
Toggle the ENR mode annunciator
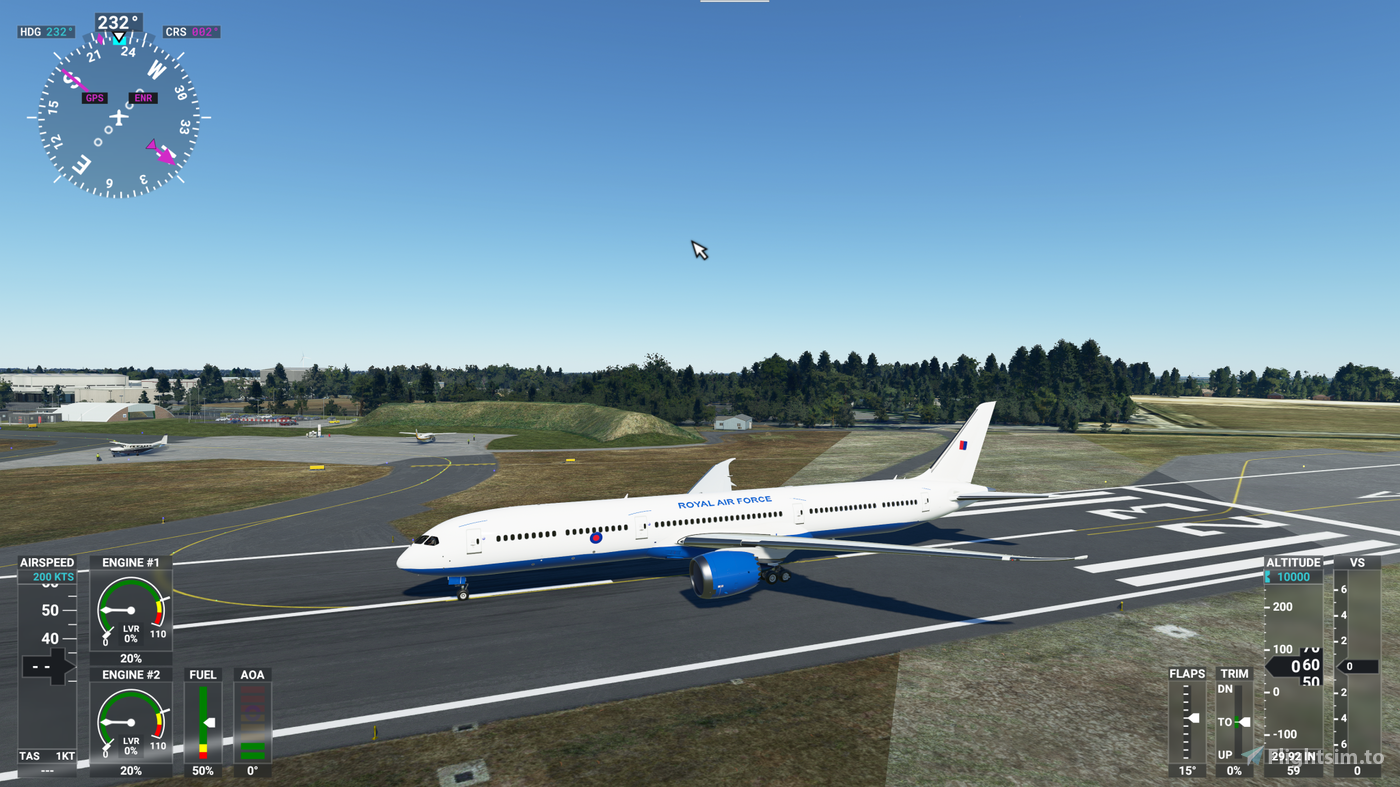(142, 97)
